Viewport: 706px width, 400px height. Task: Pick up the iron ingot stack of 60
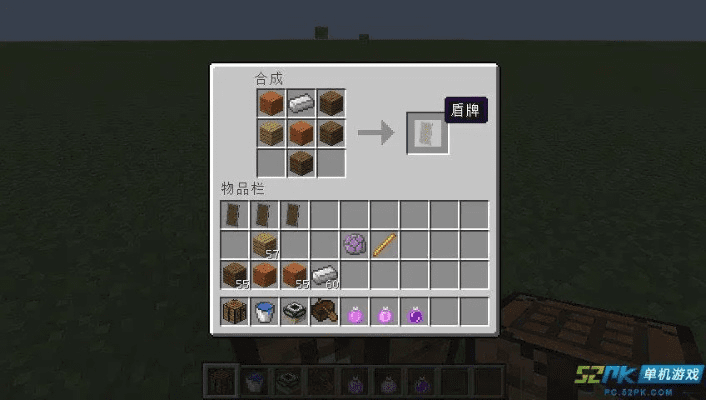pyautogui.click(x=325, y=274)
